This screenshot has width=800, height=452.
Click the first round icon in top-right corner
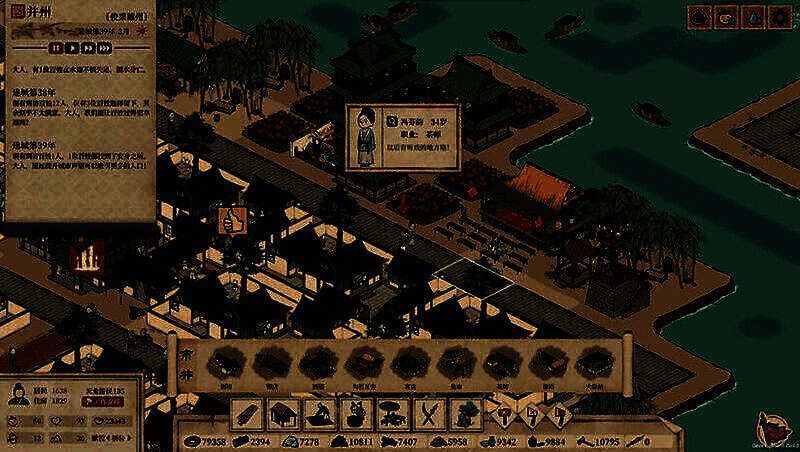click(699, 17)
